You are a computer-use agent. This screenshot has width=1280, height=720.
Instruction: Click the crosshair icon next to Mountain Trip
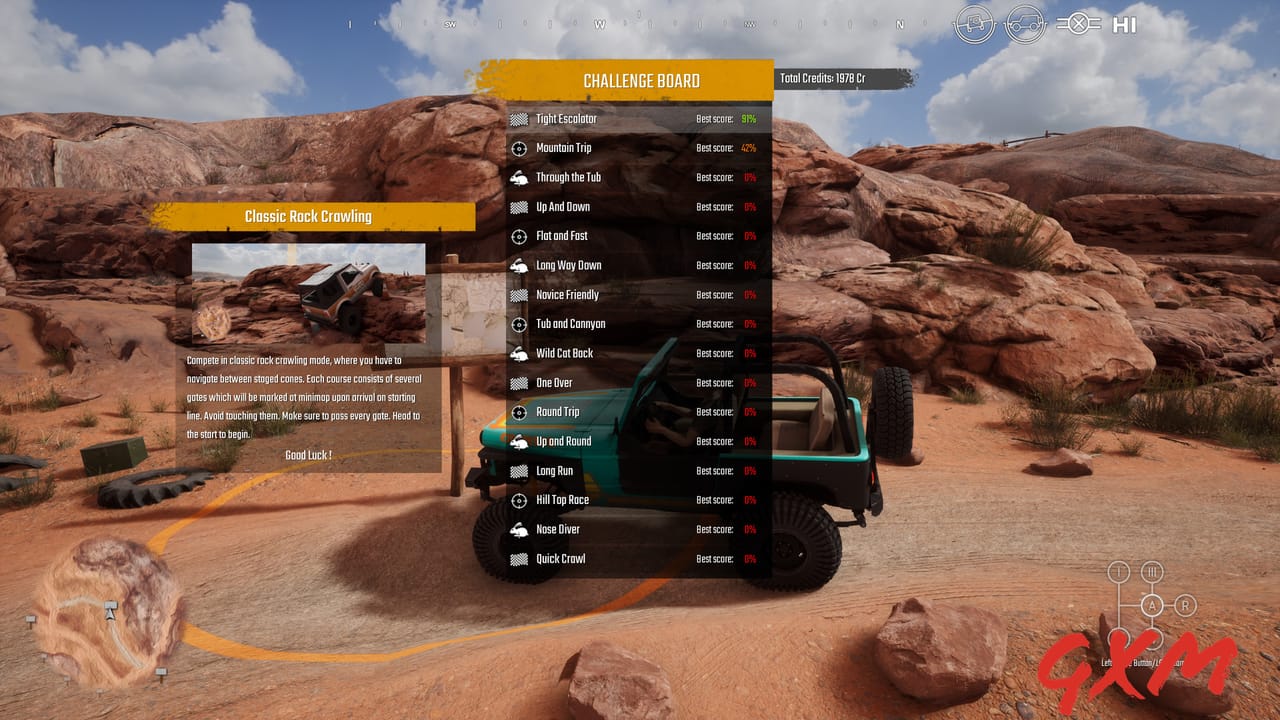pos(520,147)
